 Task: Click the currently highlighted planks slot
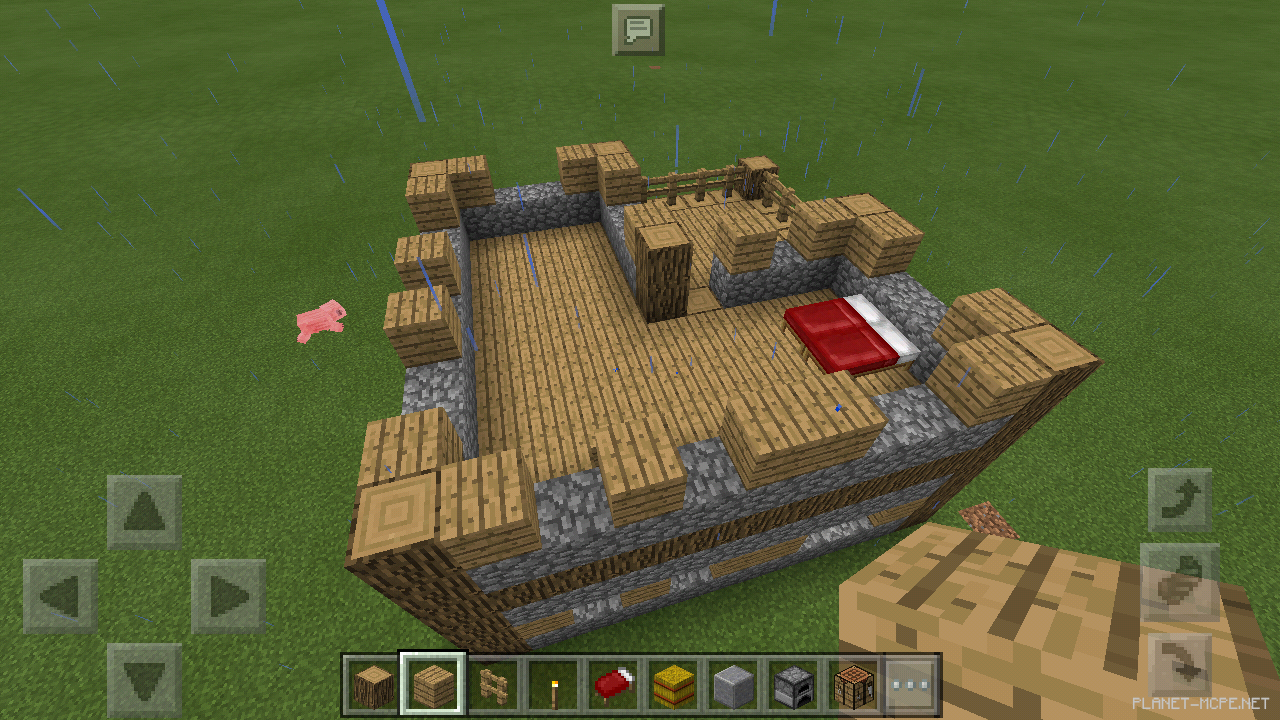(x=432, y=684)
